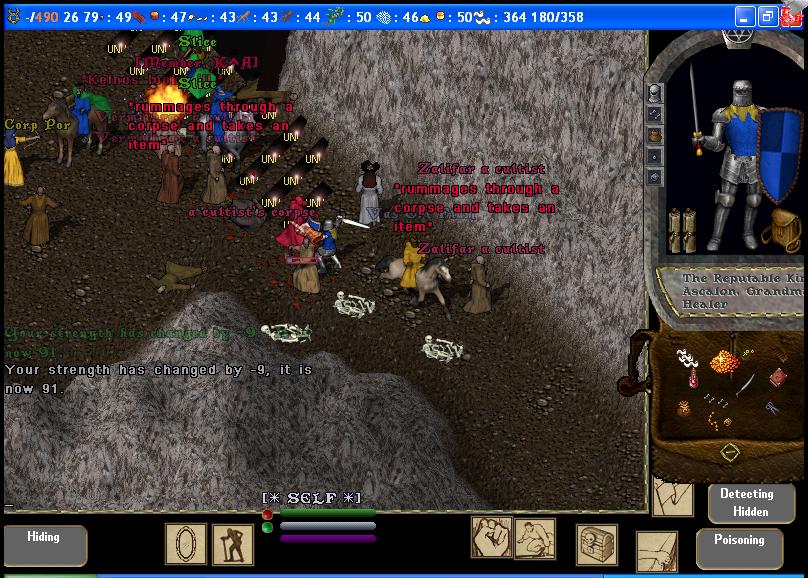
Task: Click the scissors in the backpack
Action: click(772, 408)
